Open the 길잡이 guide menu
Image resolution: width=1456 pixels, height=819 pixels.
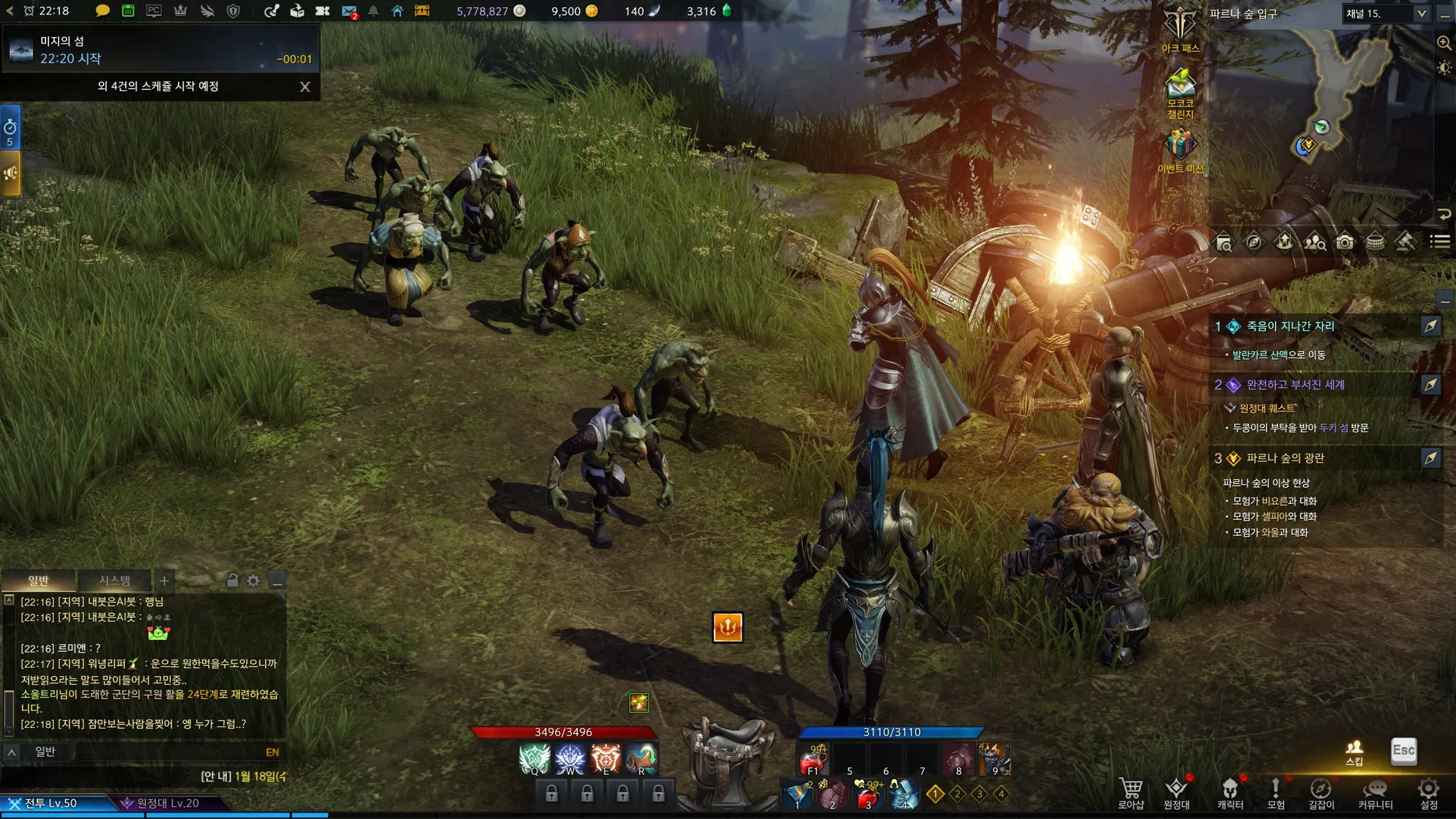1321,792
